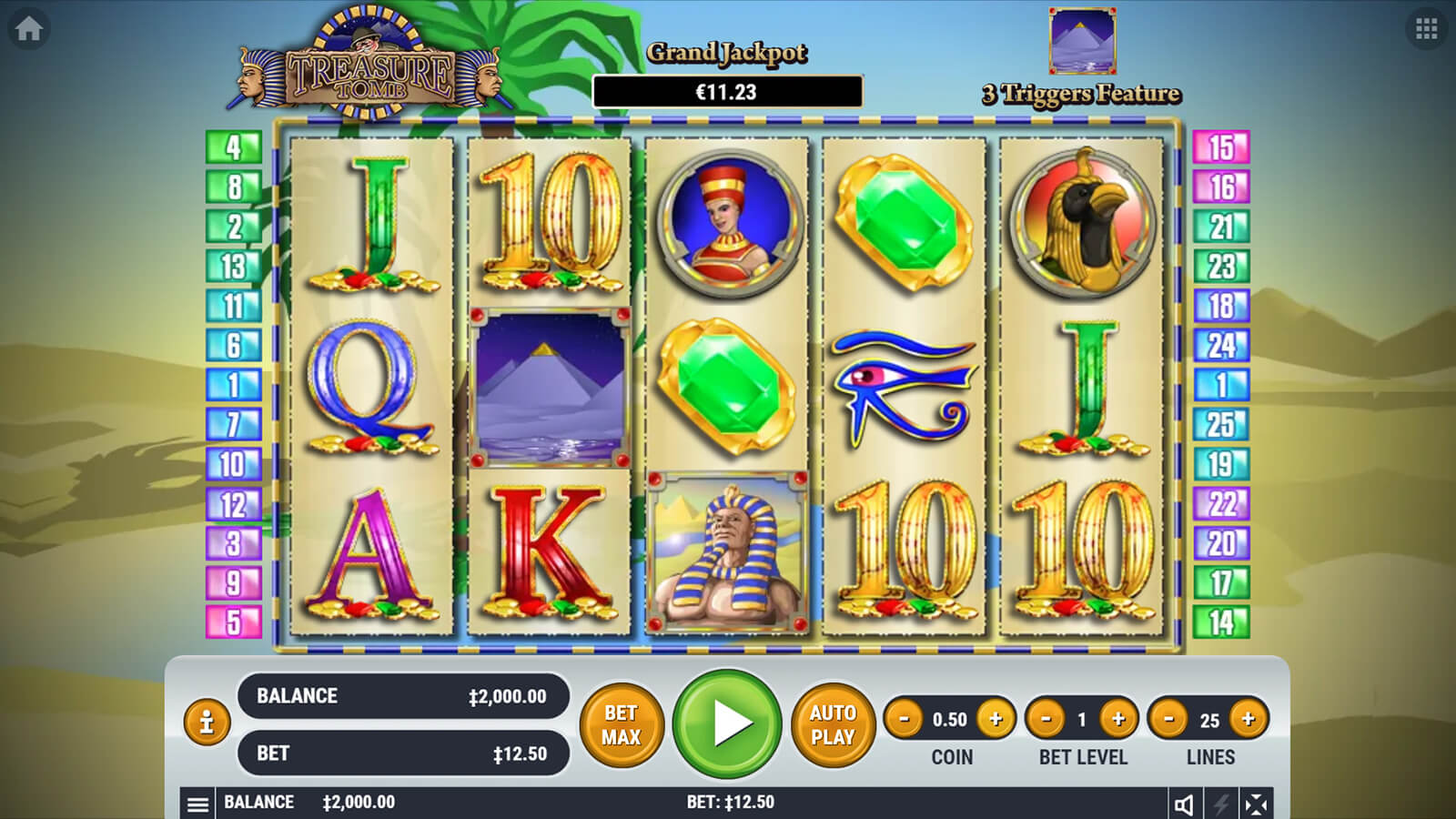Increase the coin value
This screenshot has width=1456, height=819.
tap(996, 719)
